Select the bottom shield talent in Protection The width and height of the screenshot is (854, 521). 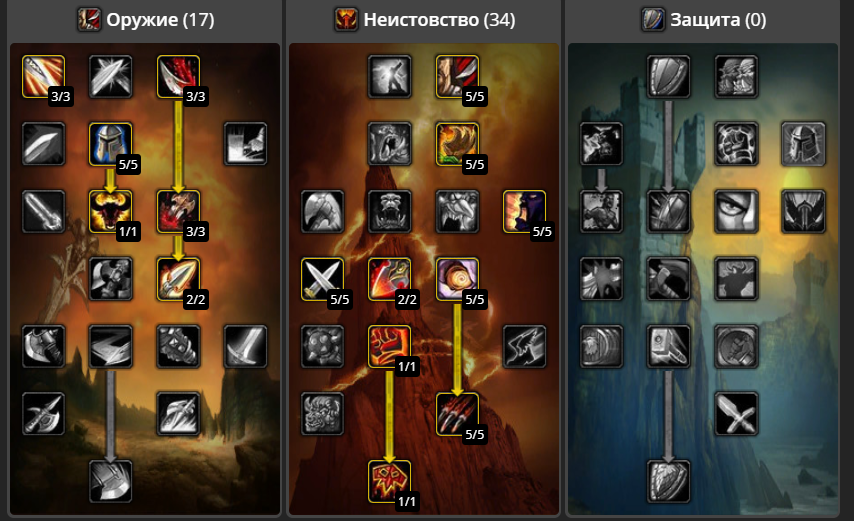click(x=667, y=481)
